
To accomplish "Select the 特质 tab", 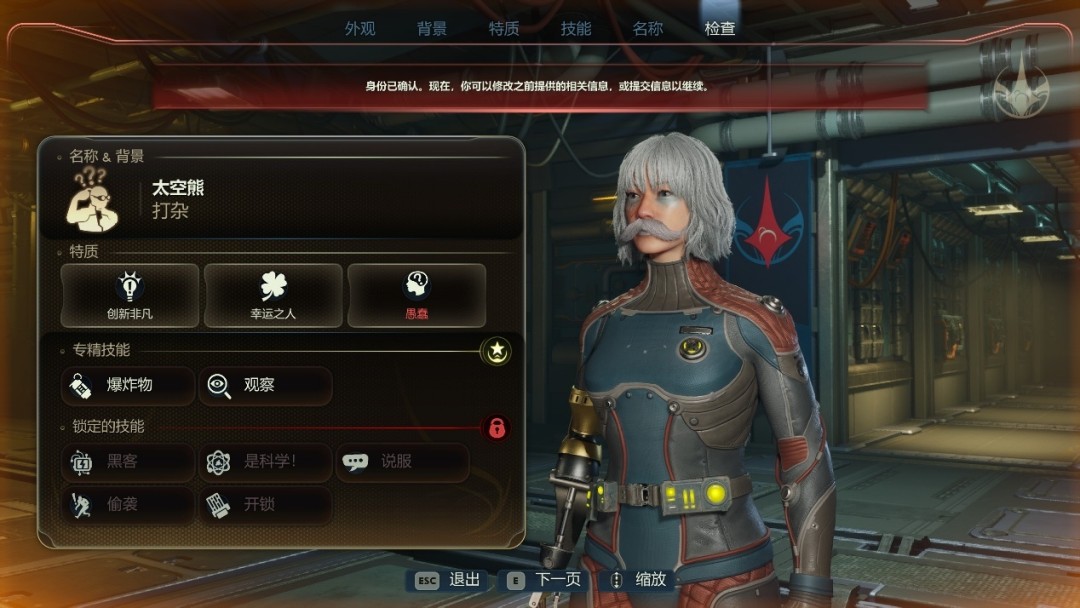I will [504, 29].
